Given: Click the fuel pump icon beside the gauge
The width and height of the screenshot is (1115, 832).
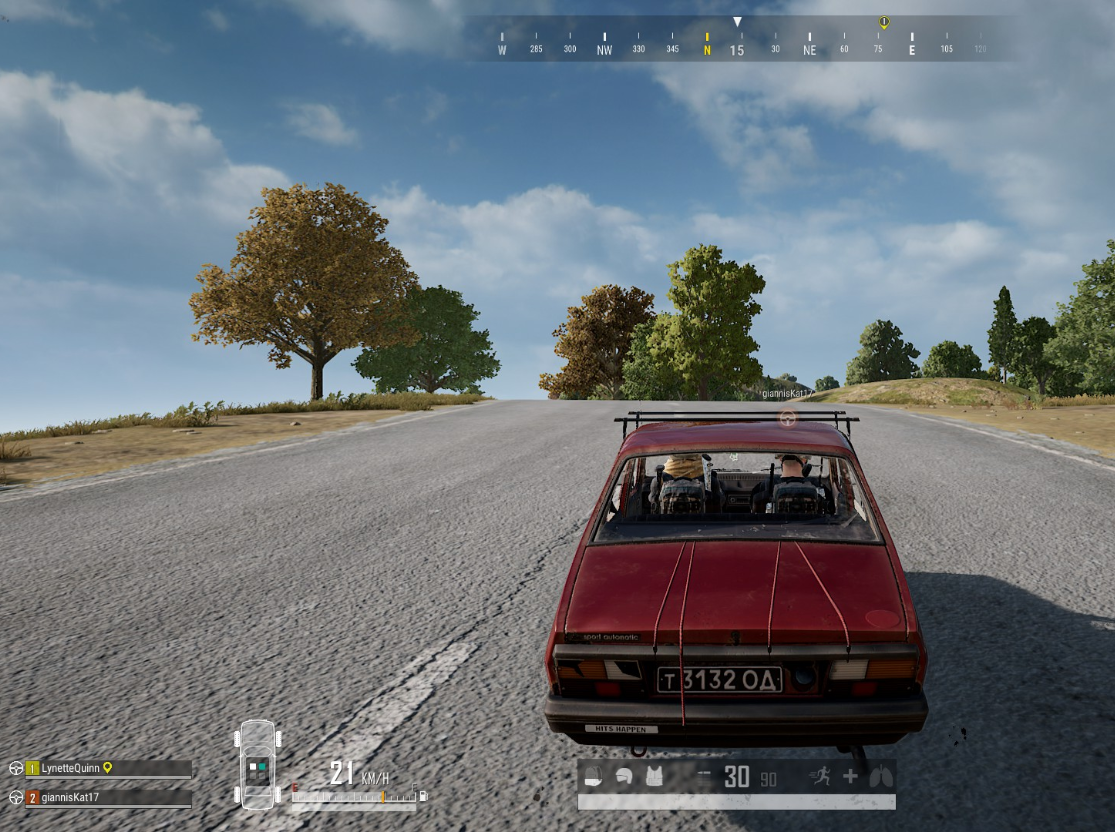Looking at the screenshot, I should (423, 796).
